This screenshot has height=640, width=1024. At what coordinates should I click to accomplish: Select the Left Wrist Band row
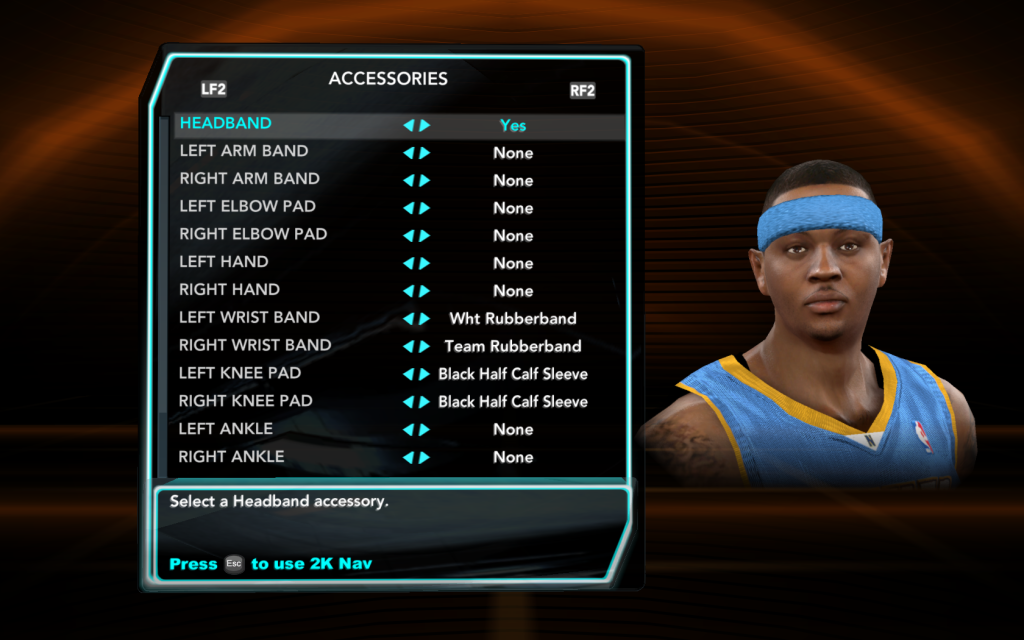[249, 318]
